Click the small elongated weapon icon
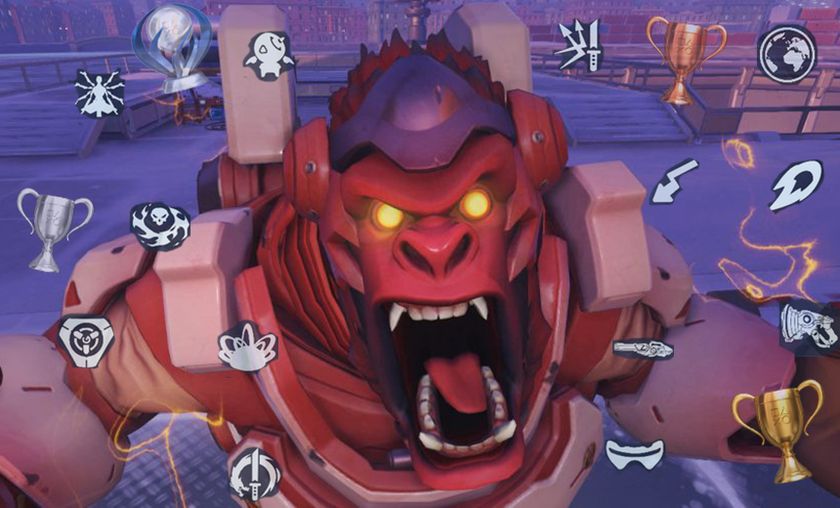Screen dimensions: 840x508 click(x=643, y=348)
